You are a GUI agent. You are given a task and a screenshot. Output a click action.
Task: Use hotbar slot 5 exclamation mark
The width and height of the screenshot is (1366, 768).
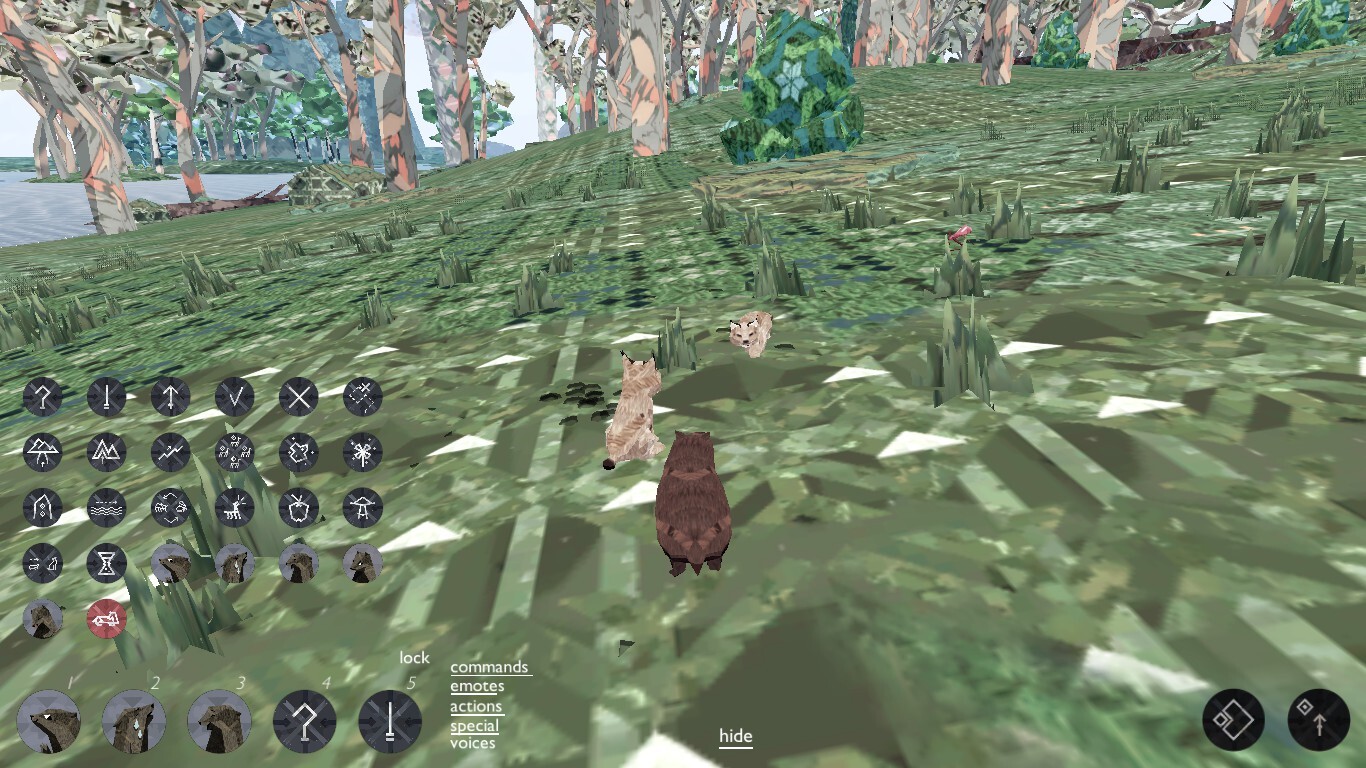tap(390, 721)
